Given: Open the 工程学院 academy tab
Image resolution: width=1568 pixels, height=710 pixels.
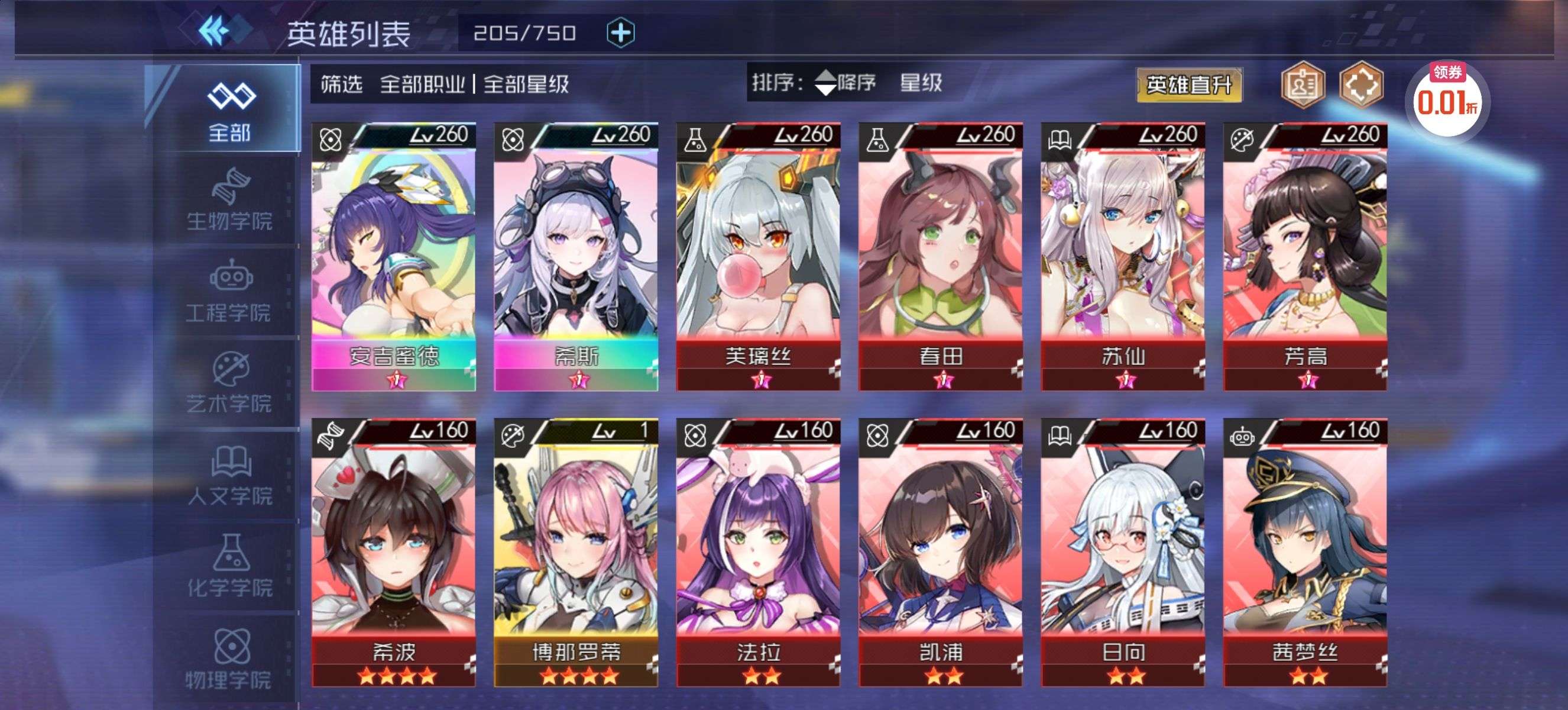Looking at the screenshot, I should (229, 292).
